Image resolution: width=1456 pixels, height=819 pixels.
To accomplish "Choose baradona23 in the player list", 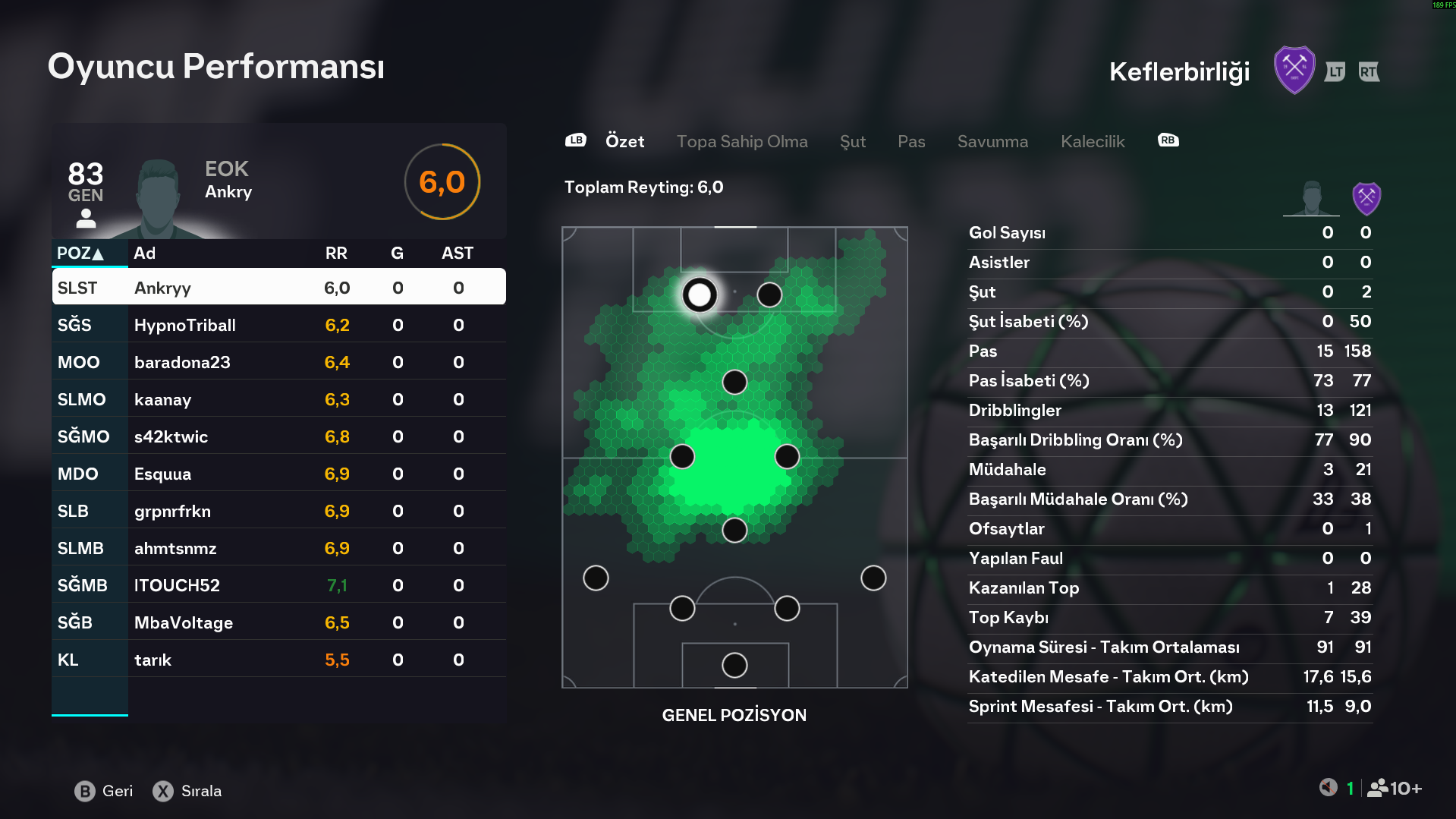I will click(x=278, y=362).
